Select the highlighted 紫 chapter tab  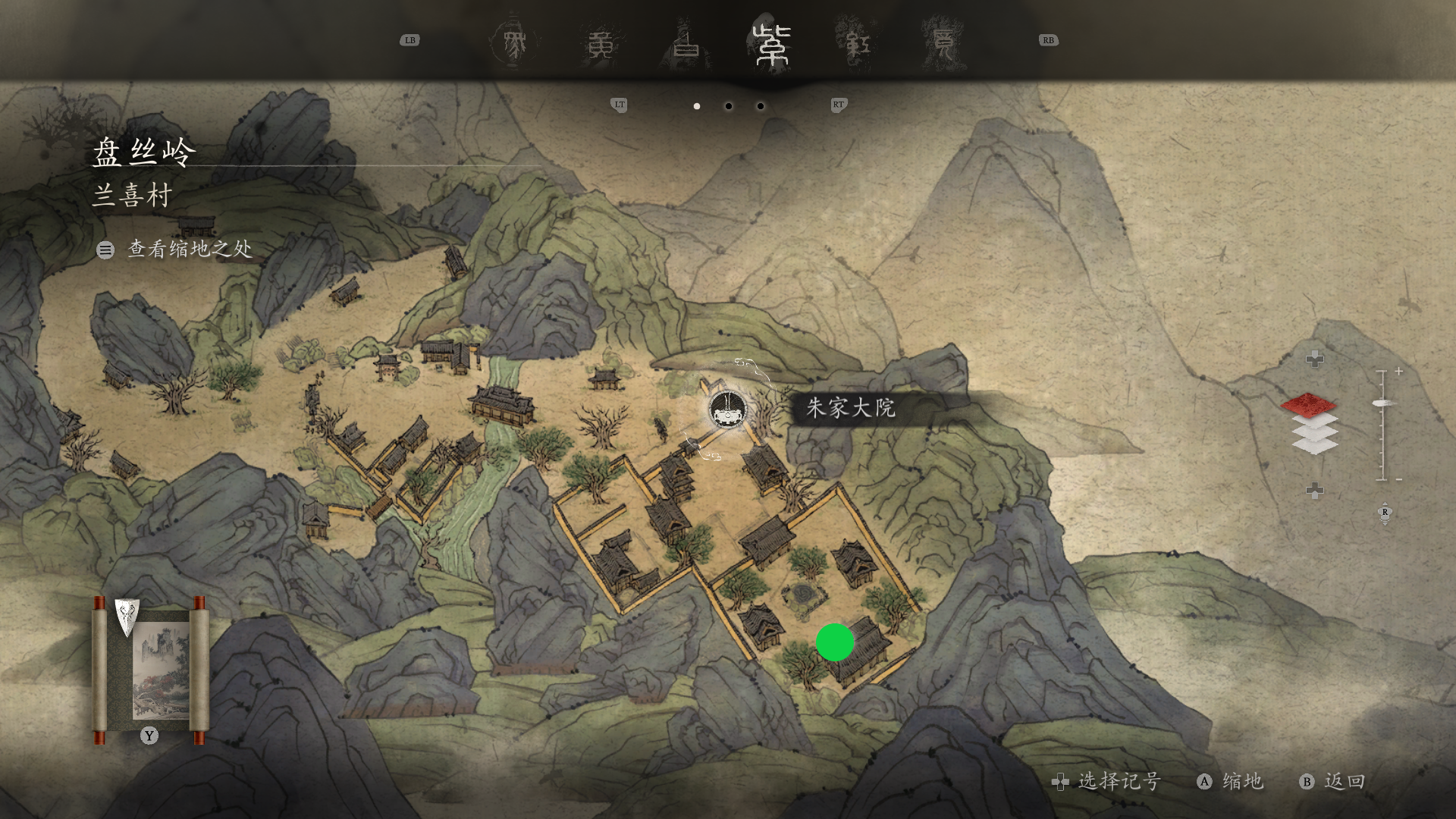772,44
